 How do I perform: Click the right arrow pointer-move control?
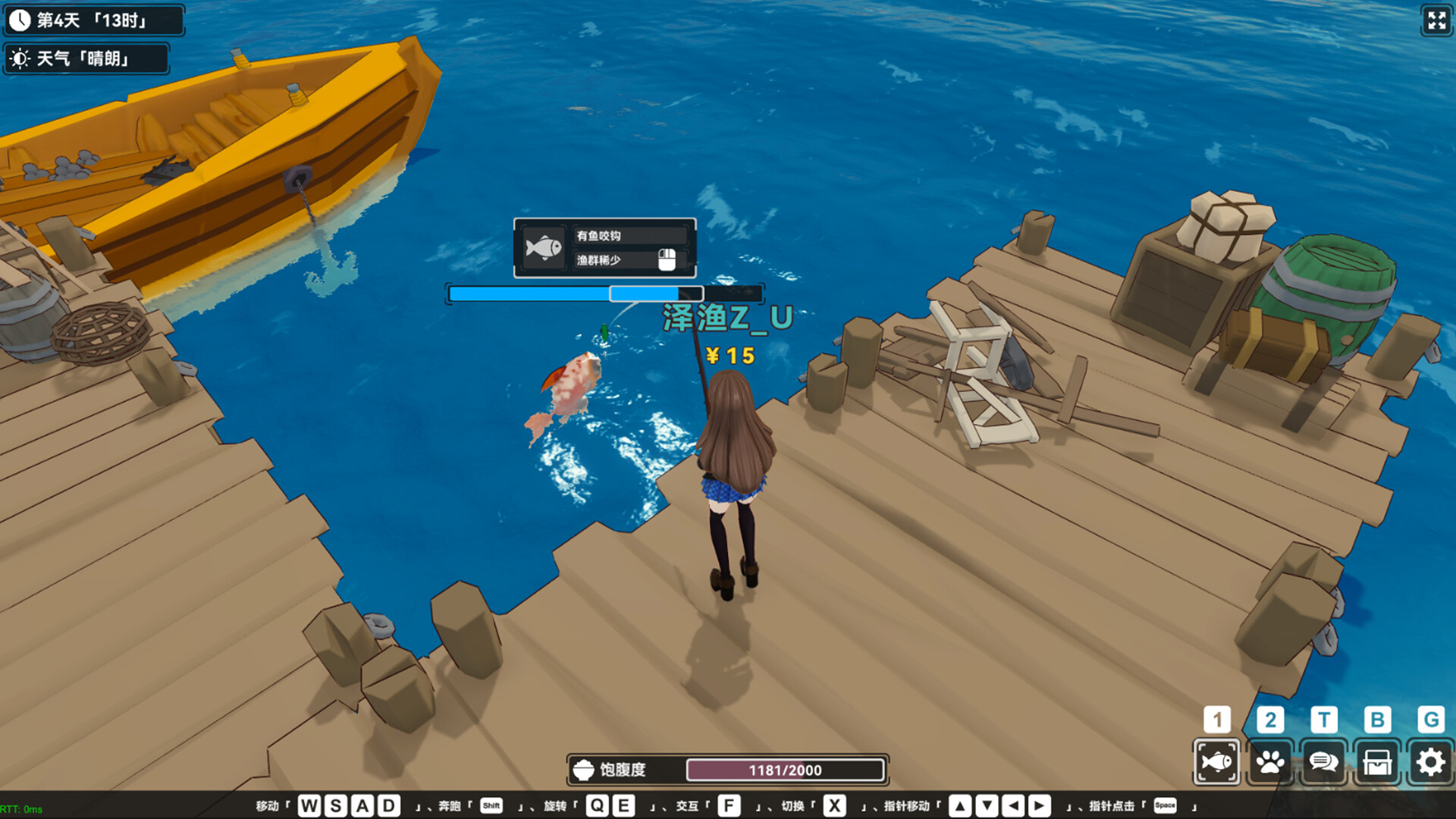coord(1039,805)
